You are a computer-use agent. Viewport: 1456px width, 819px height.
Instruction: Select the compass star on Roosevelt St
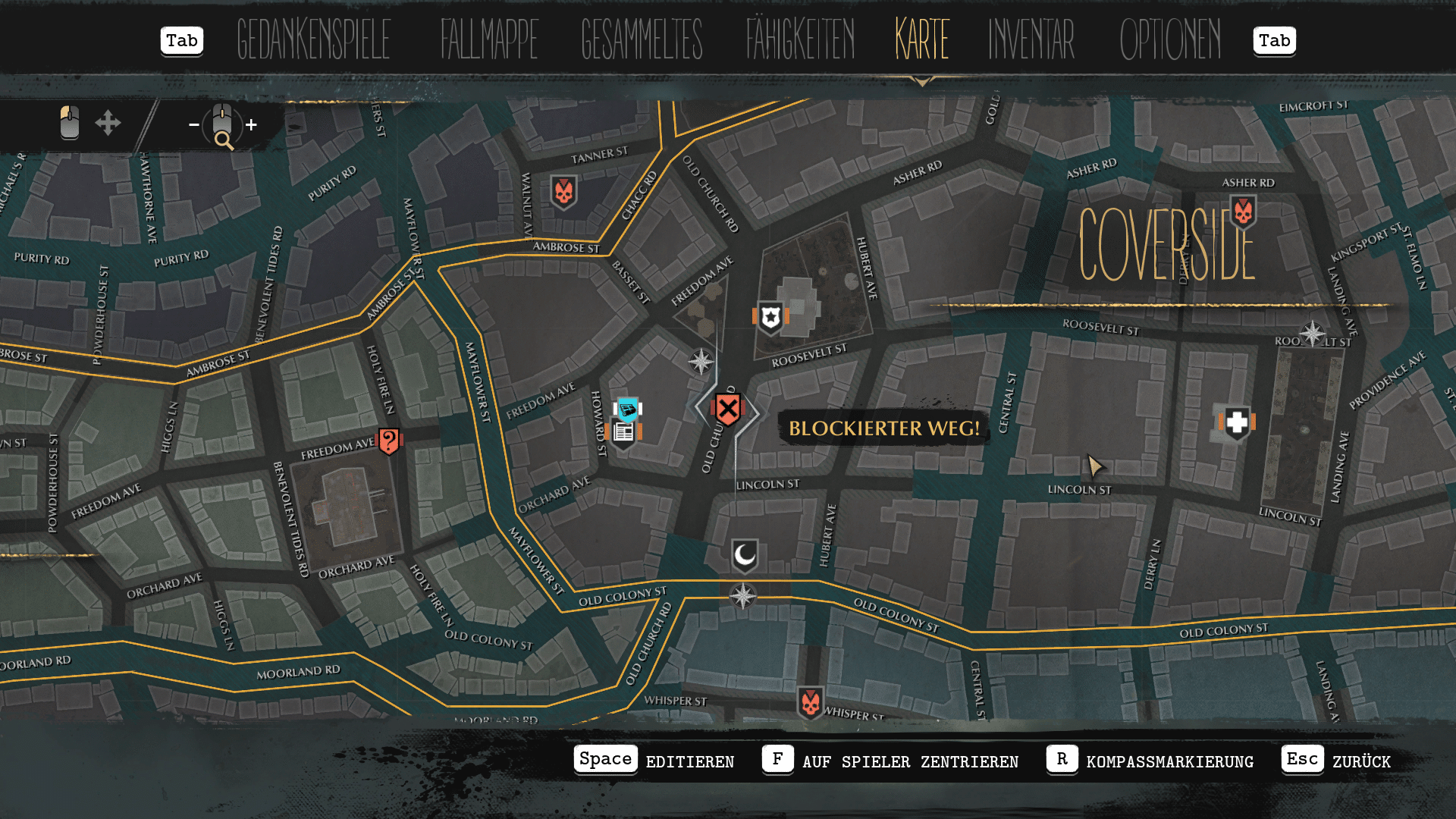[x=1313, y=334]
